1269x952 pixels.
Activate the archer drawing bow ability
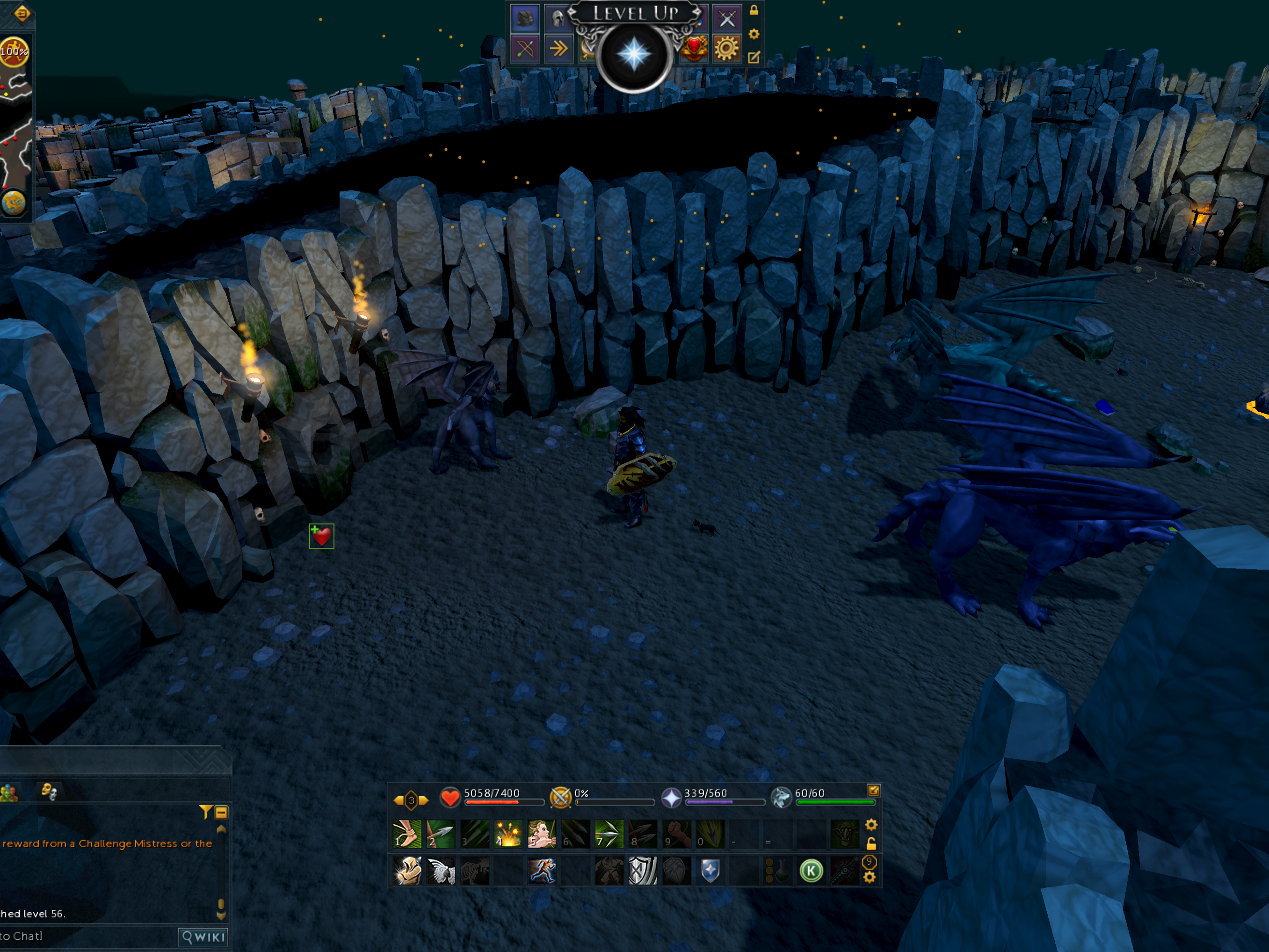542,834
